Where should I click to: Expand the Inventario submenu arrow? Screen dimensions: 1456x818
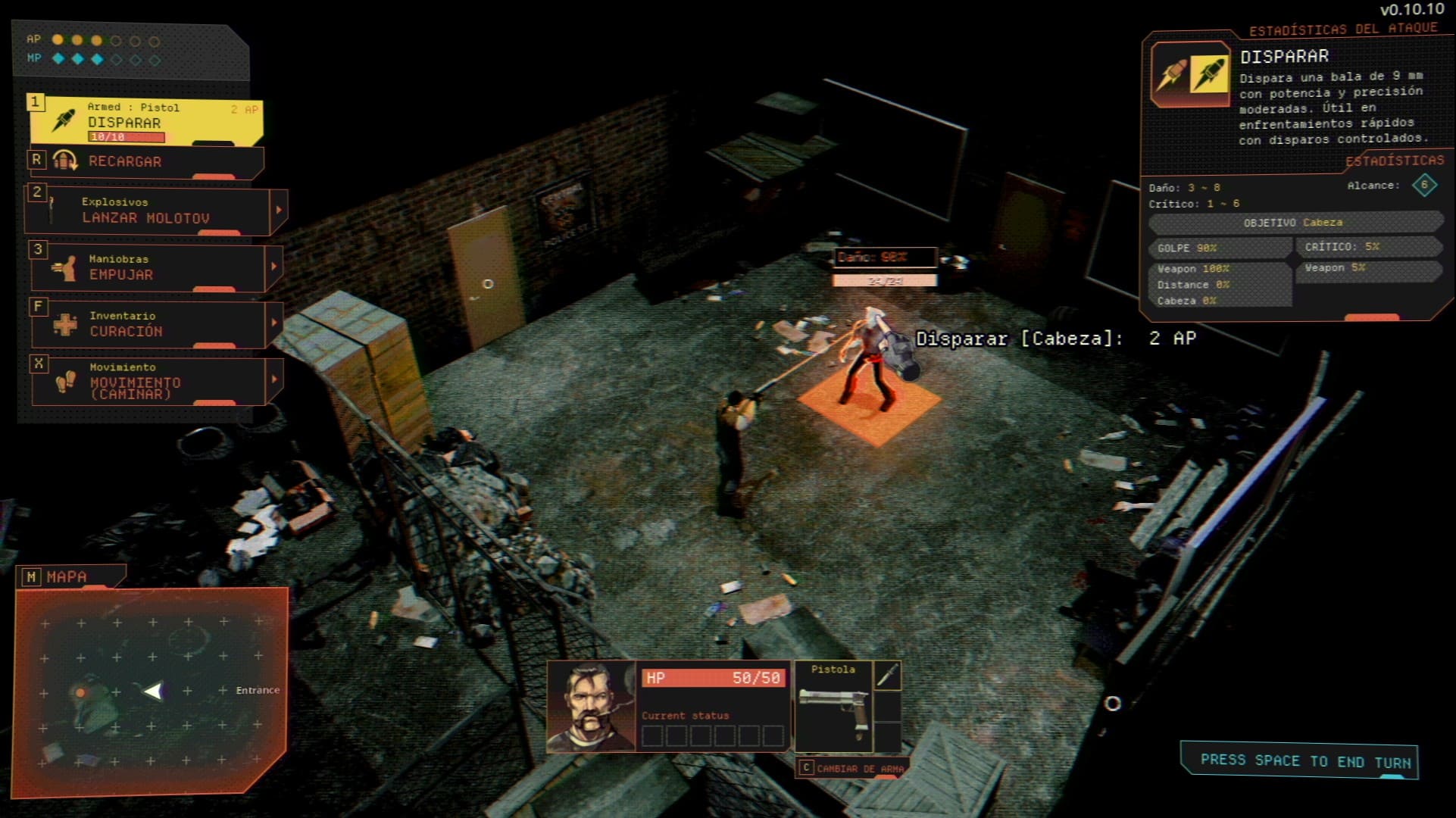click(x=274, y=323)
